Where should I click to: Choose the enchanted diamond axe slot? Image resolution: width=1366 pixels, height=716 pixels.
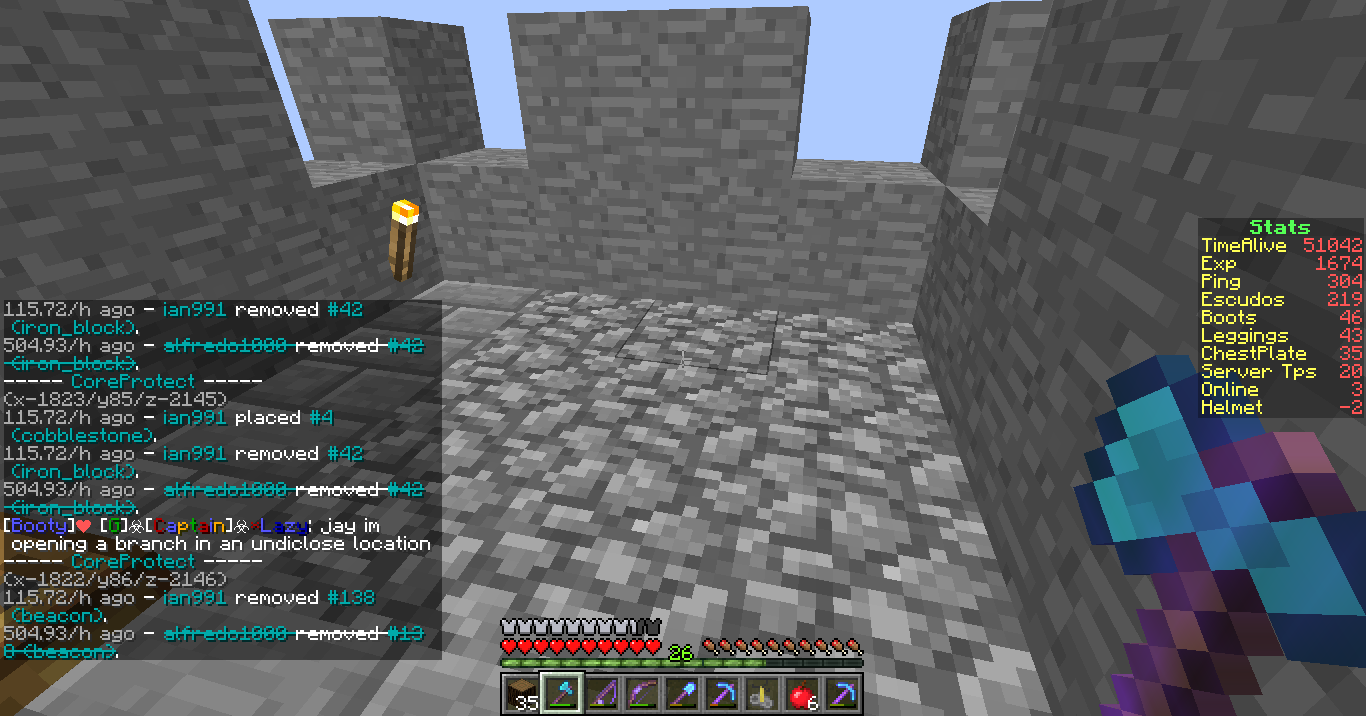(x=560, y=694)
